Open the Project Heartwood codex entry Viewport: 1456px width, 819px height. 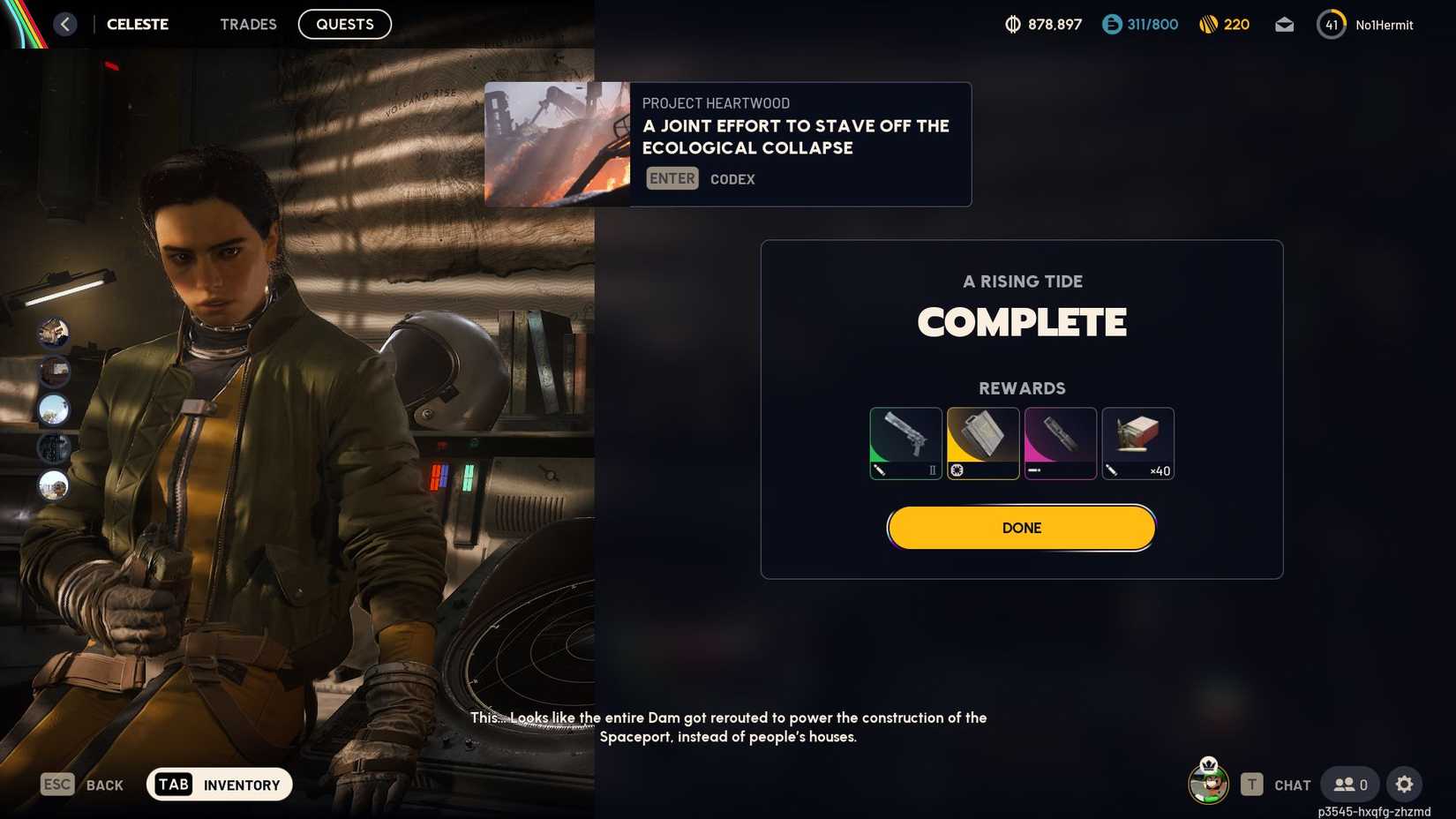[x=726, y=144]
